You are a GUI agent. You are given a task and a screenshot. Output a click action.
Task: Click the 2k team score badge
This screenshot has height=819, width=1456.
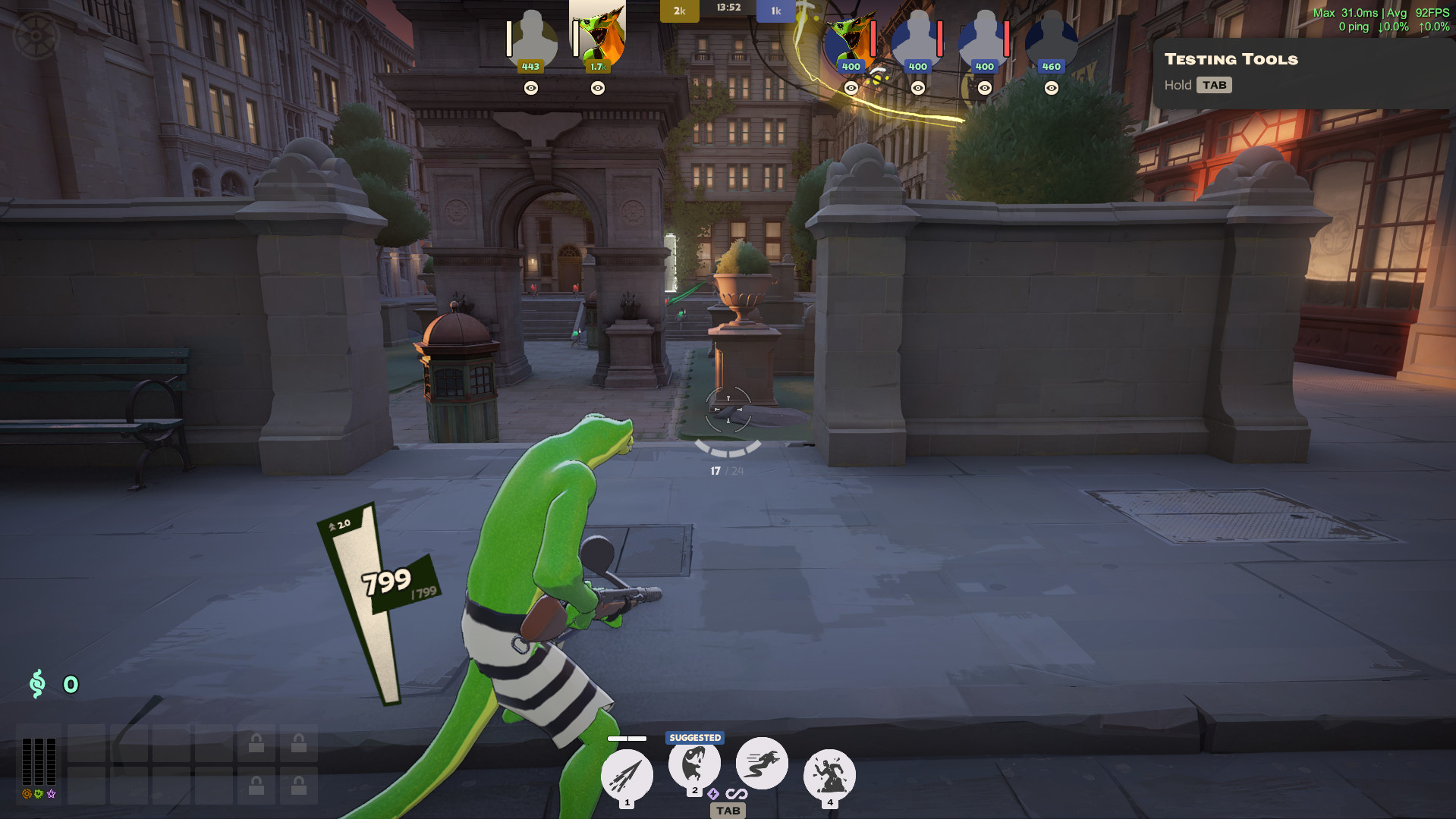(x=679, y=11)
